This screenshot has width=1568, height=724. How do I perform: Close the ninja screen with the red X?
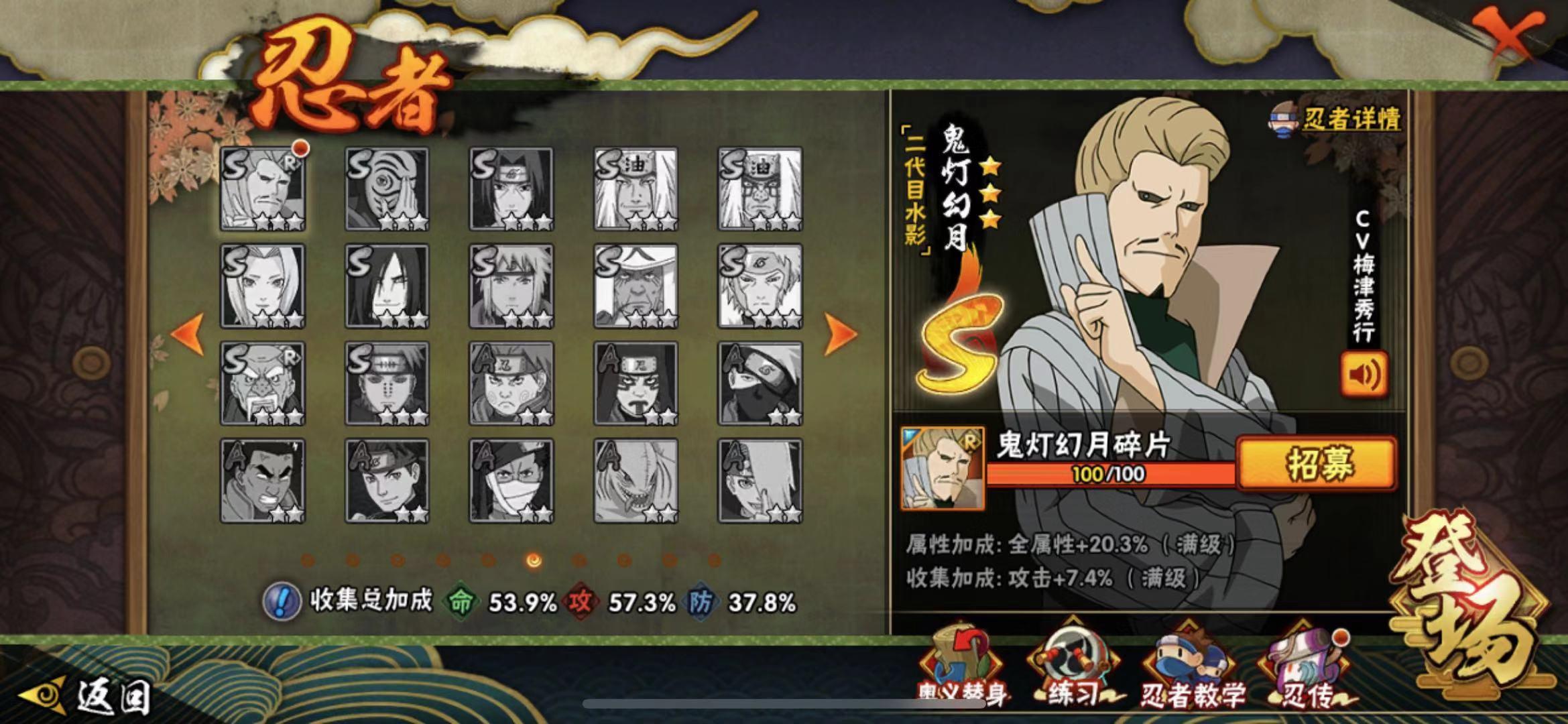click(x=1510, y=37)
